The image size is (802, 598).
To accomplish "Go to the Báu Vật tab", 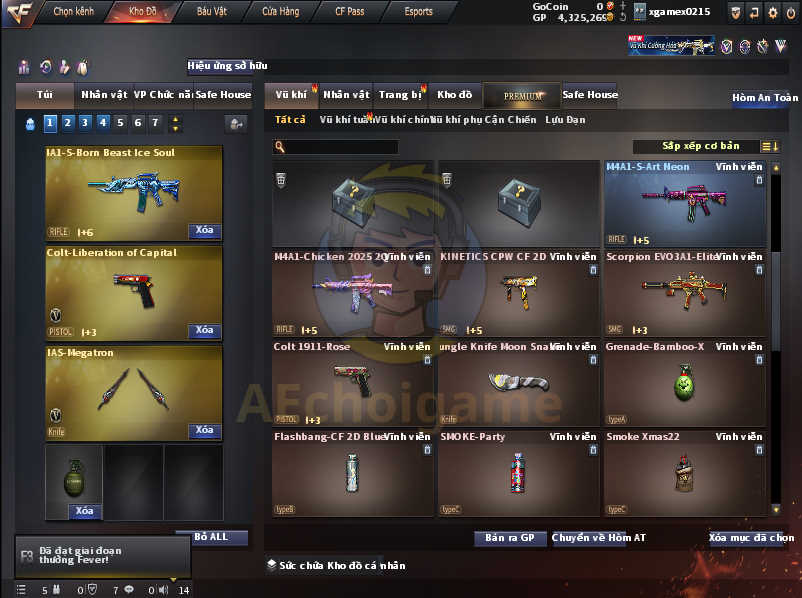I will [x=210, y=12].
